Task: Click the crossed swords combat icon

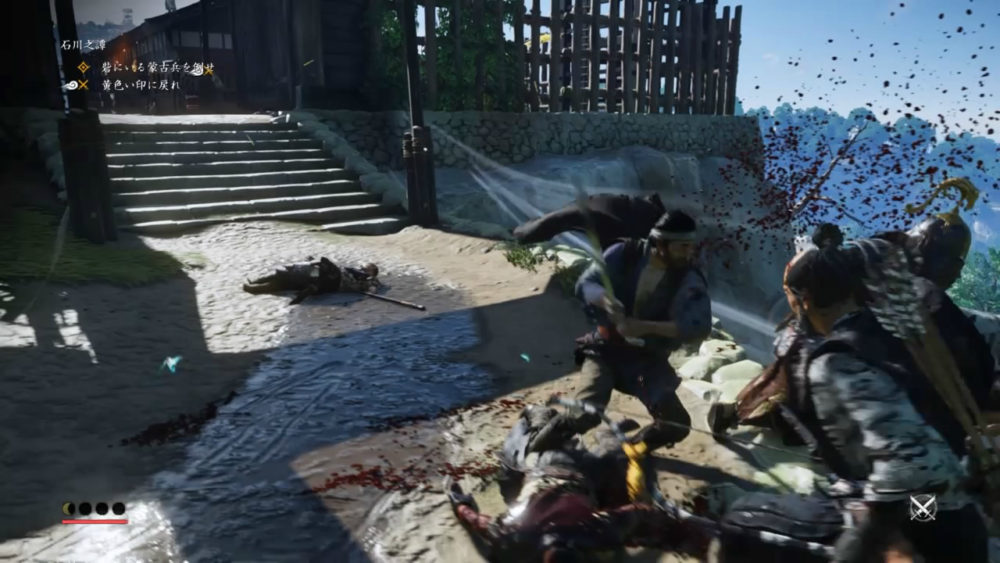Action: 922,507
